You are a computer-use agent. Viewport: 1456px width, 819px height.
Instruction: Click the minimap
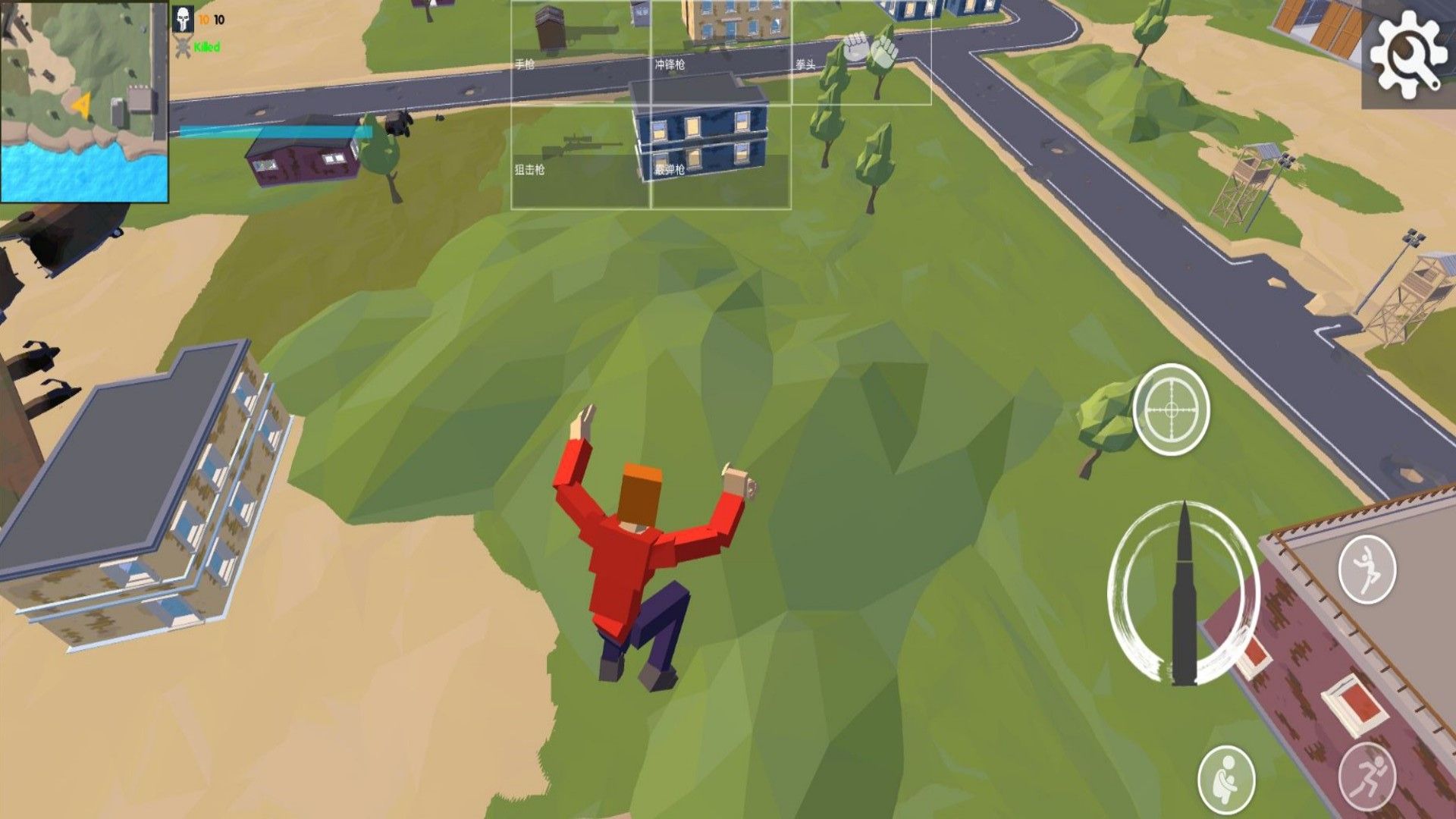(x=83, y=102)
